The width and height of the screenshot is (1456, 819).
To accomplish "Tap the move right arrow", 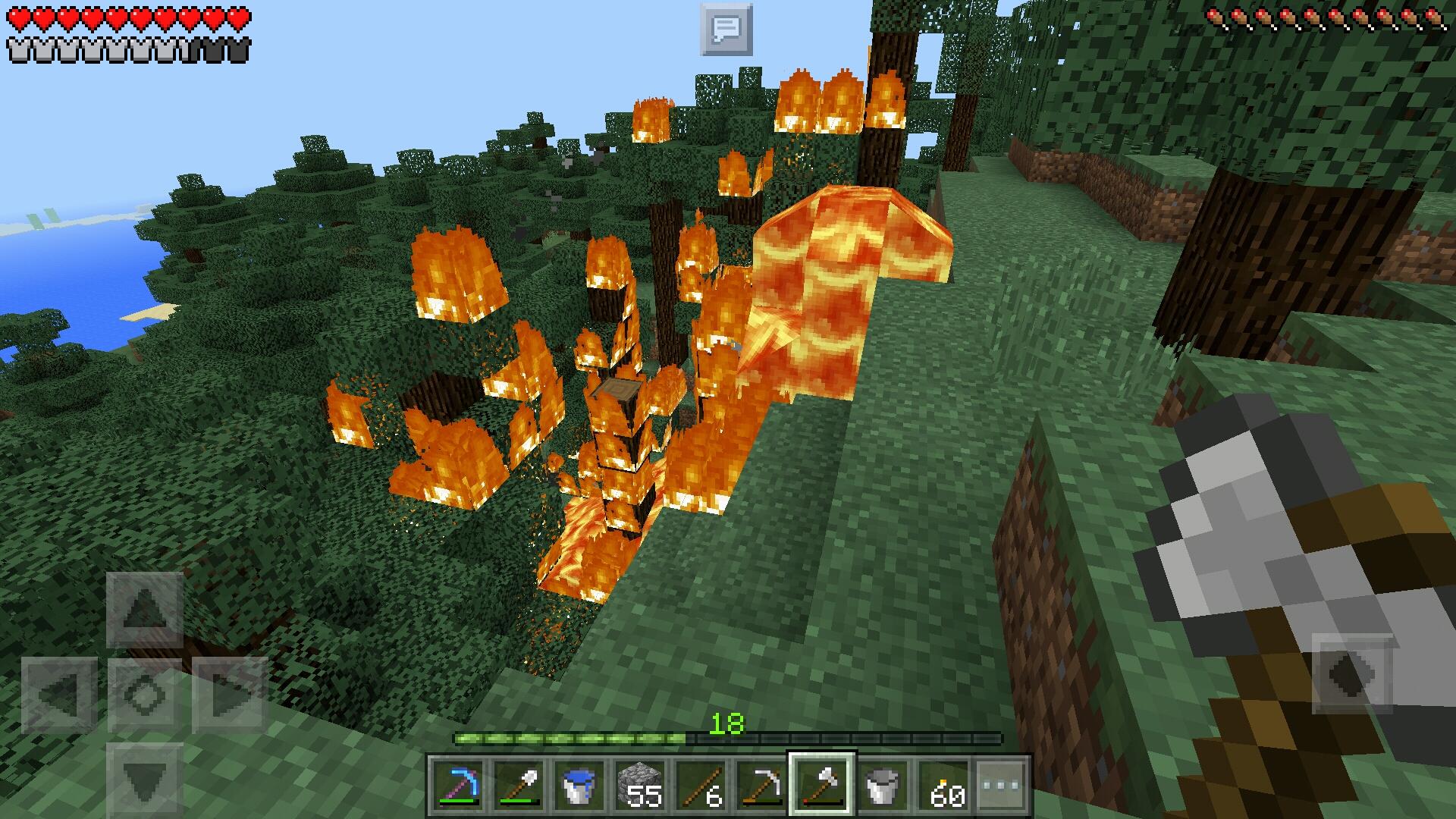I will pos(229,695).
